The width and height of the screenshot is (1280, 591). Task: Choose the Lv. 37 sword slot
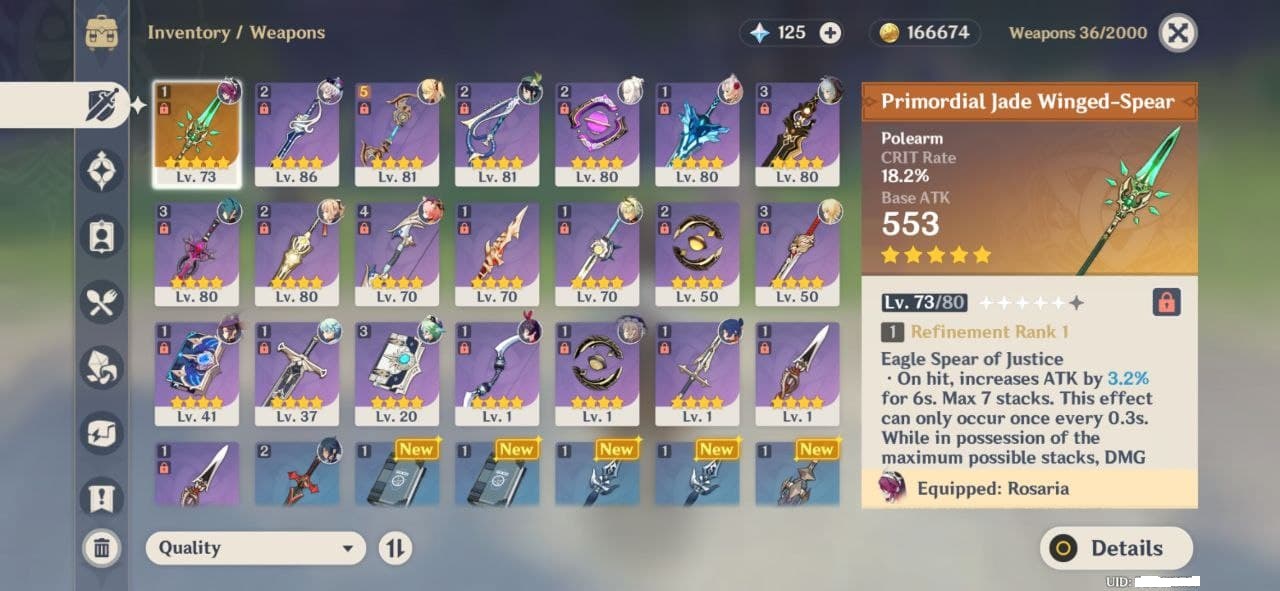tap(297, 374)
